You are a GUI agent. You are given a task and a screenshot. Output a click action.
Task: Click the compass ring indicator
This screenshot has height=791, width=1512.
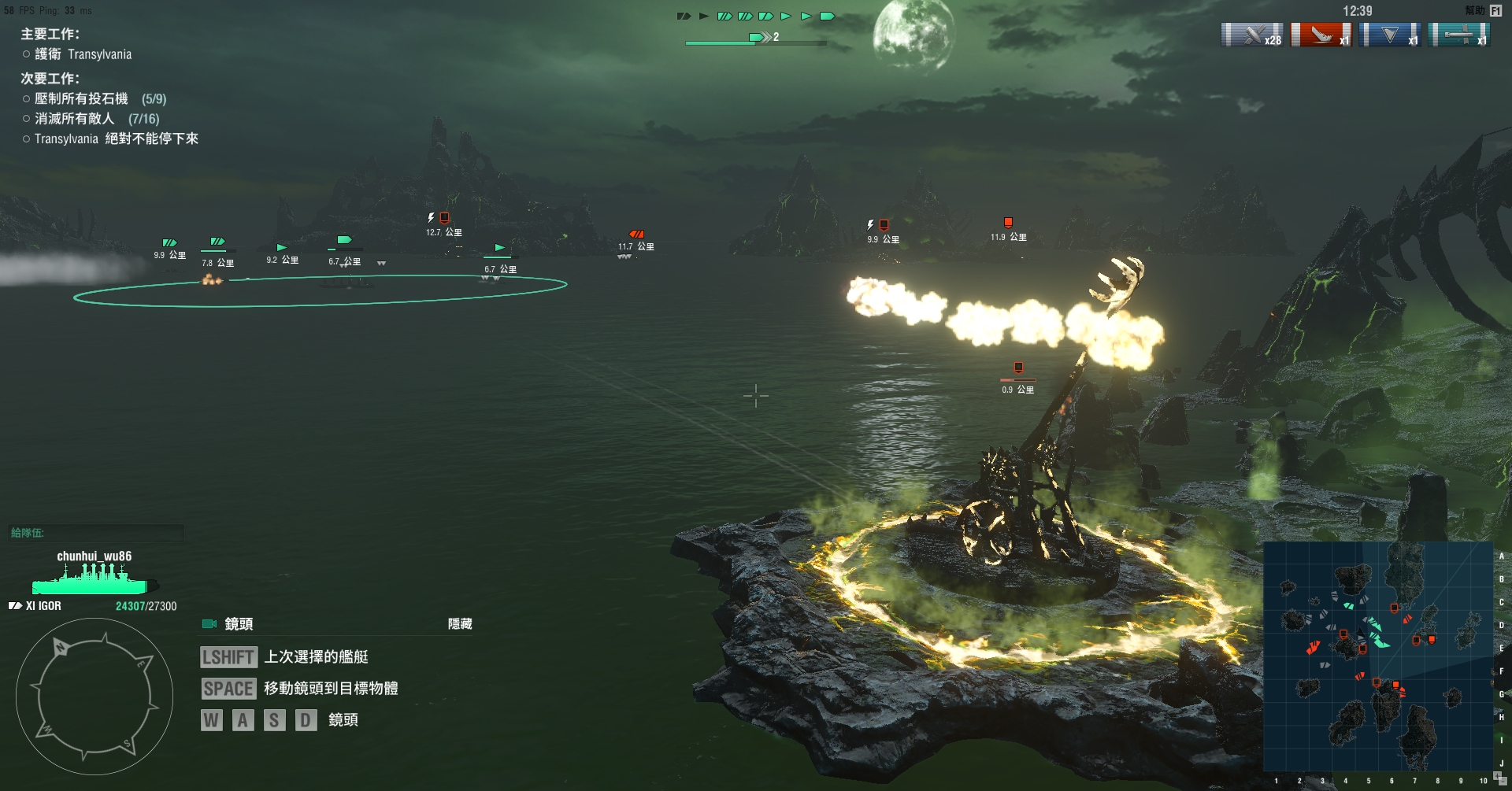pyautogui.click(x=94, y=696)
